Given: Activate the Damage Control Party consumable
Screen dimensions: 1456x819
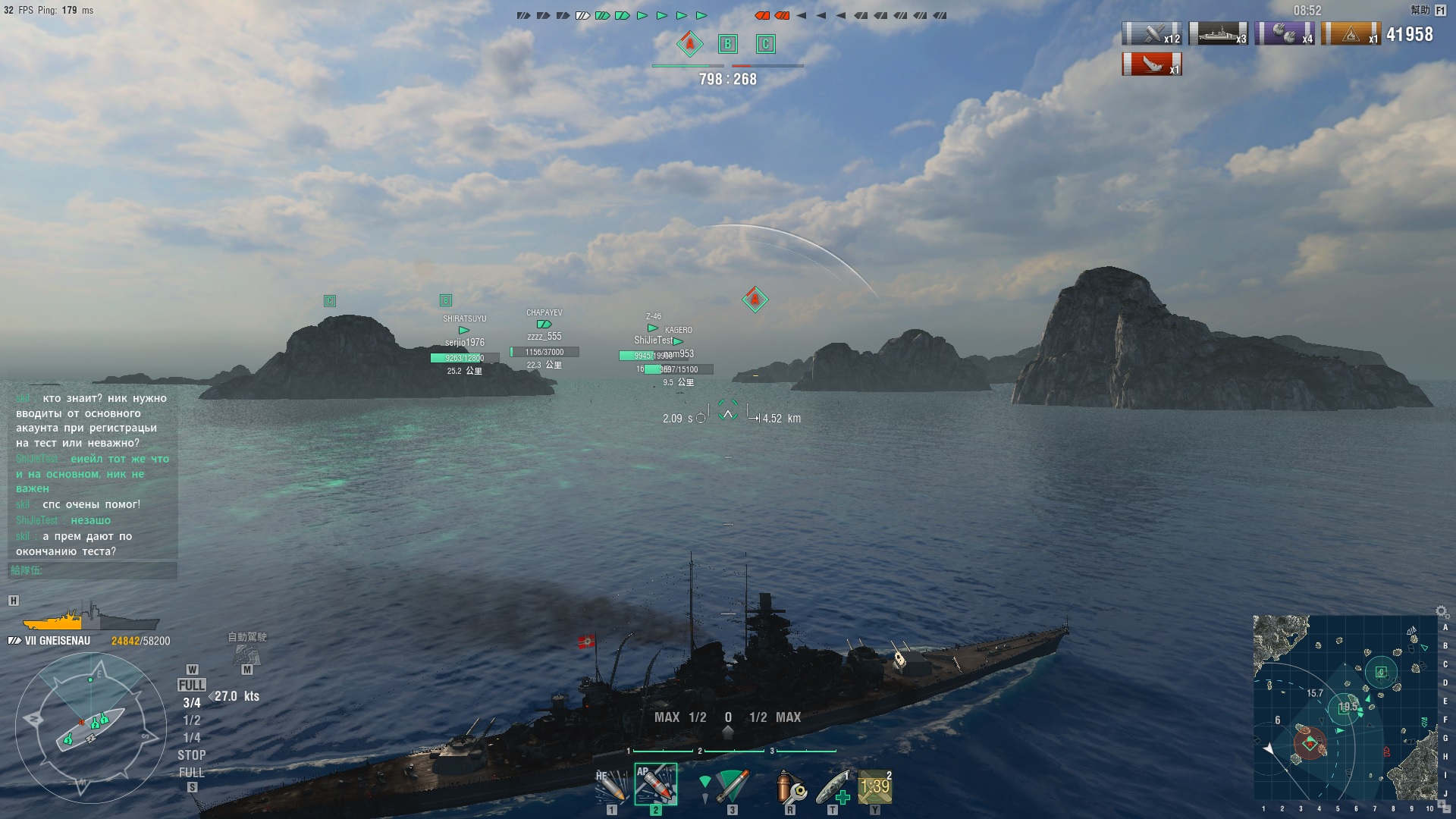Looking at the screenshot, I should point(790,786).
